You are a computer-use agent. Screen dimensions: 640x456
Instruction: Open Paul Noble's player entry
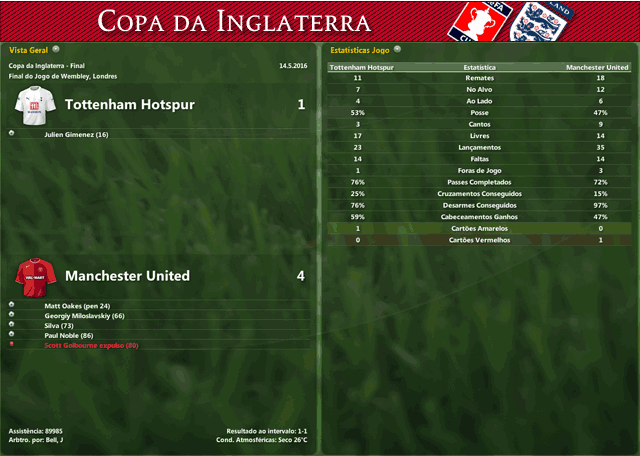coord(69,335)
